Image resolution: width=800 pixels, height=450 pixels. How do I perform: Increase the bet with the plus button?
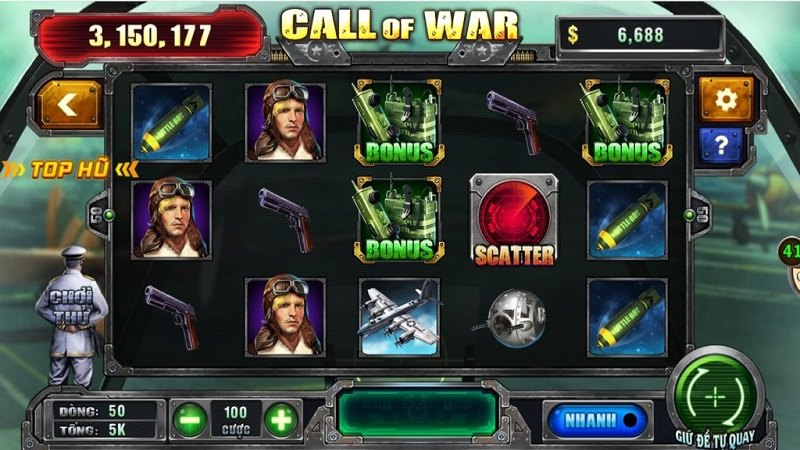coord(282,419)
